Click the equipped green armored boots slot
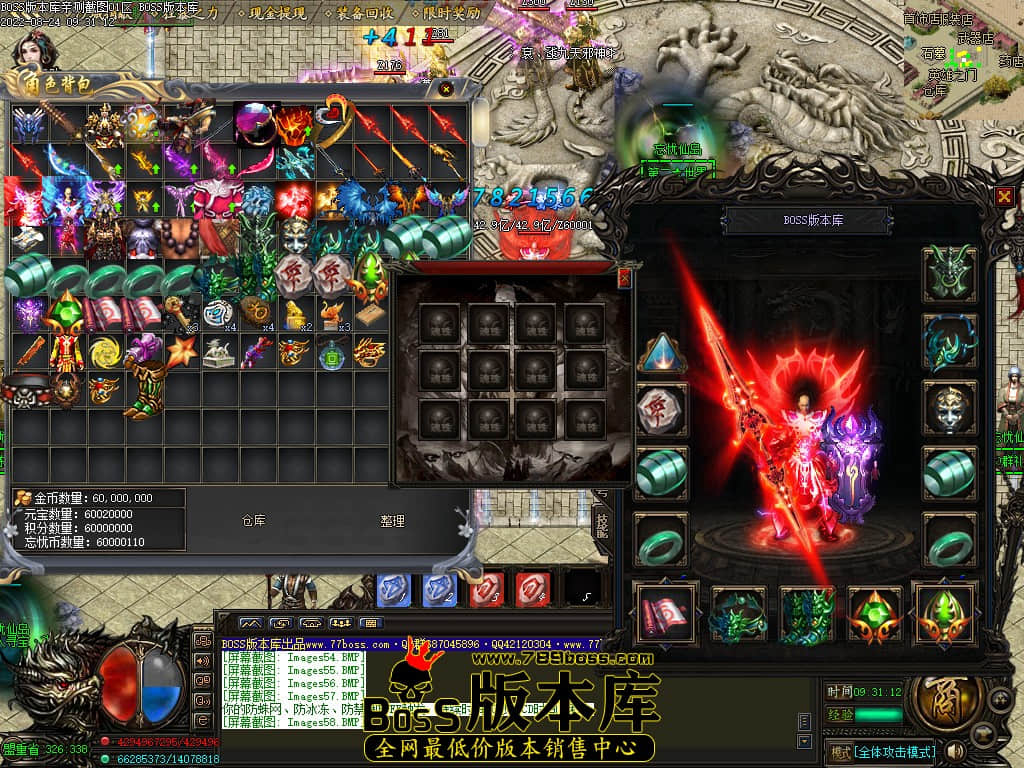This screenshot has width=1024, height=768. point(808,613)
